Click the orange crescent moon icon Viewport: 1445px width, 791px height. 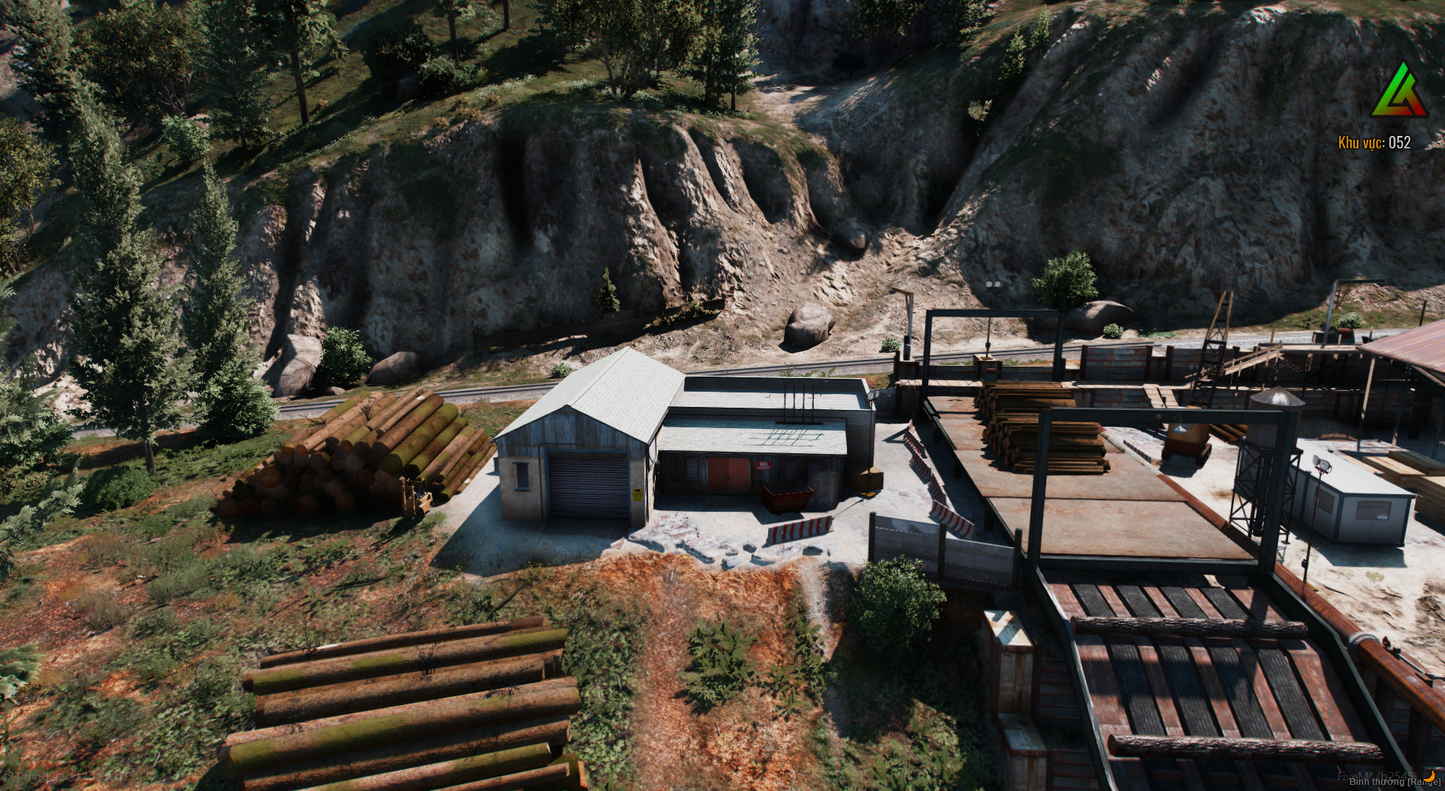pos(1429,775)
